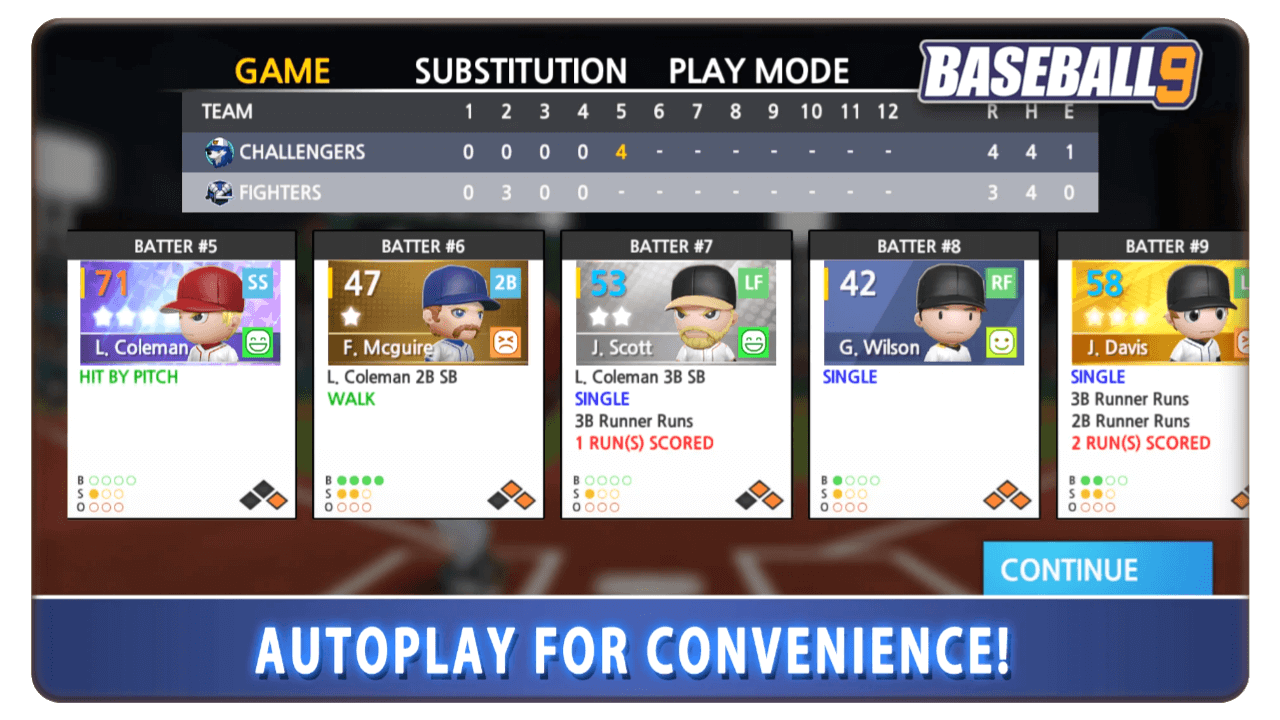1280x720 pixels.
Task: Select J. Davis's batter #9 card
Action: pyautogui.click(x=1152, y=376)
